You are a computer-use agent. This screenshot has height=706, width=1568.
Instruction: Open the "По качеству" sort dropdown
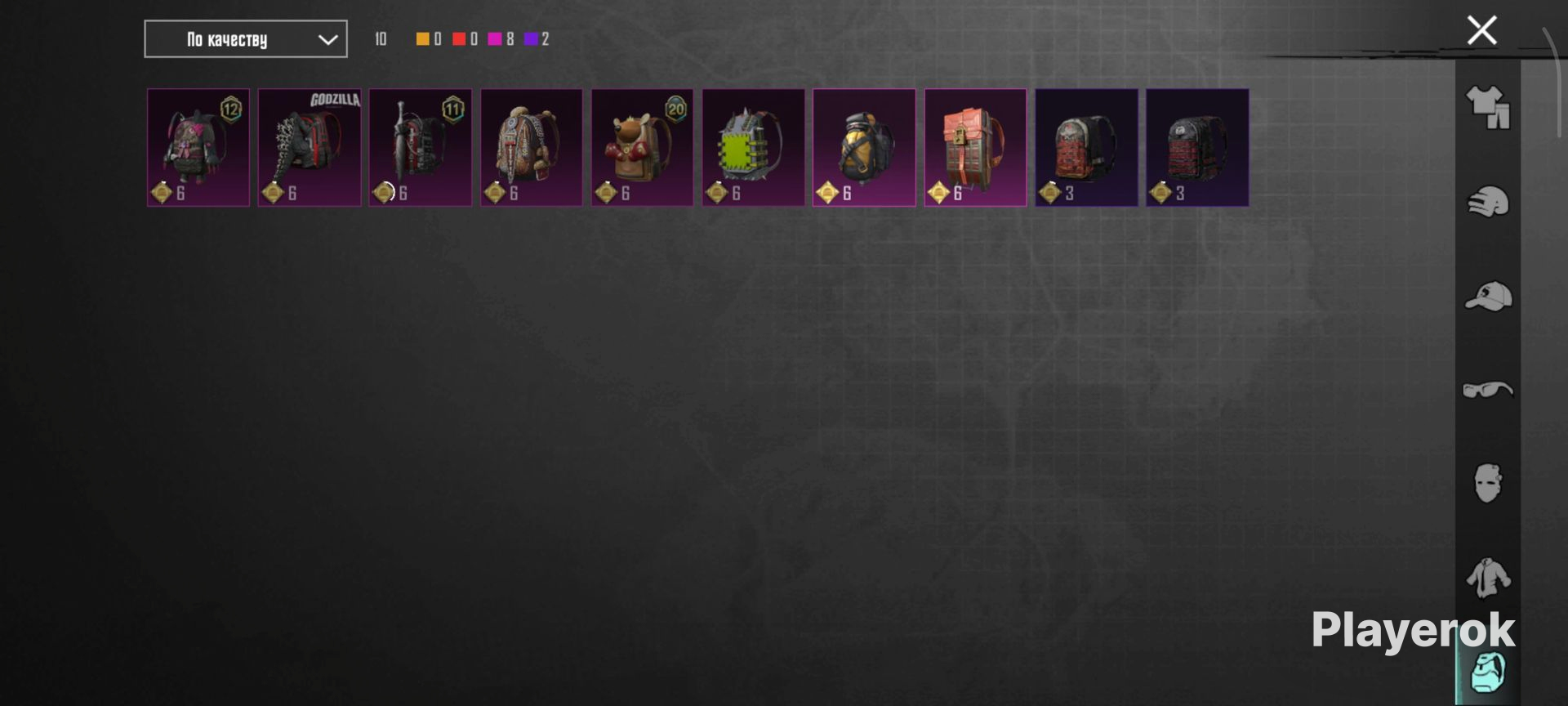point(245,39)
